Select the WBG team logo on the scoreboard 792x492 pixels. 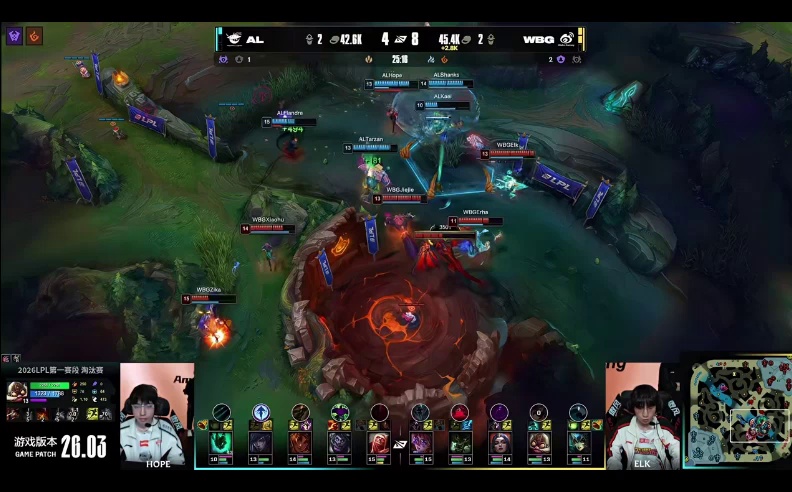pos(567,39)
